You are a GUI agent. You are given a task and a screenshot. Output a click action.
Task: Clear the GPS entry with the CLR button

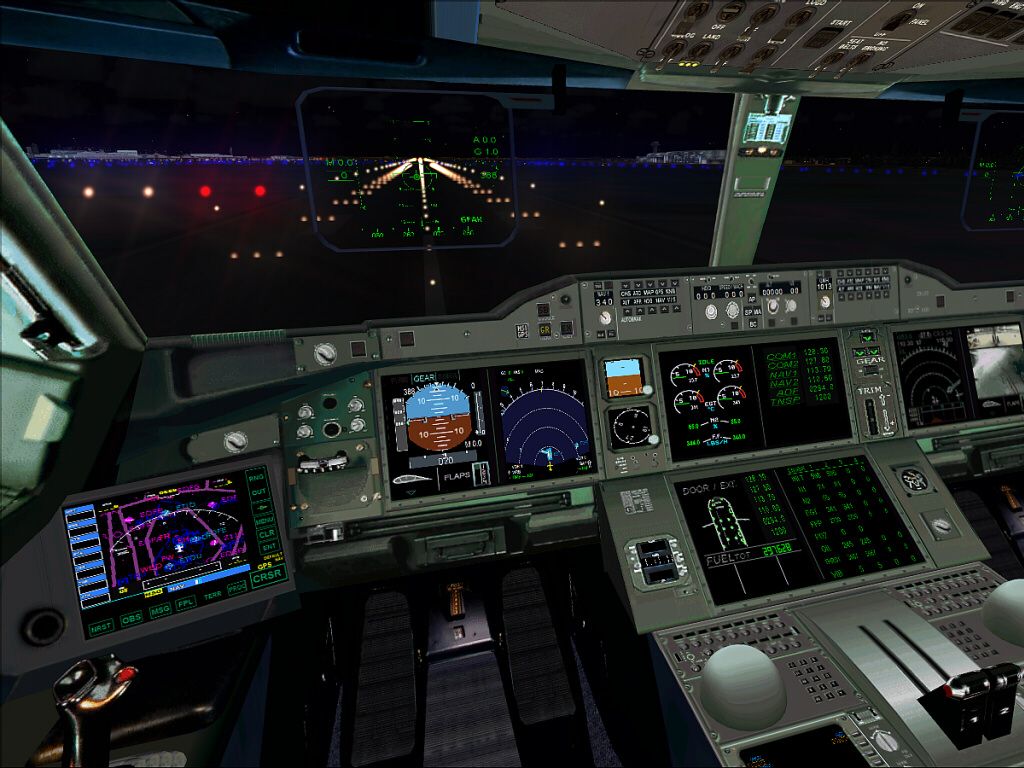266,534
